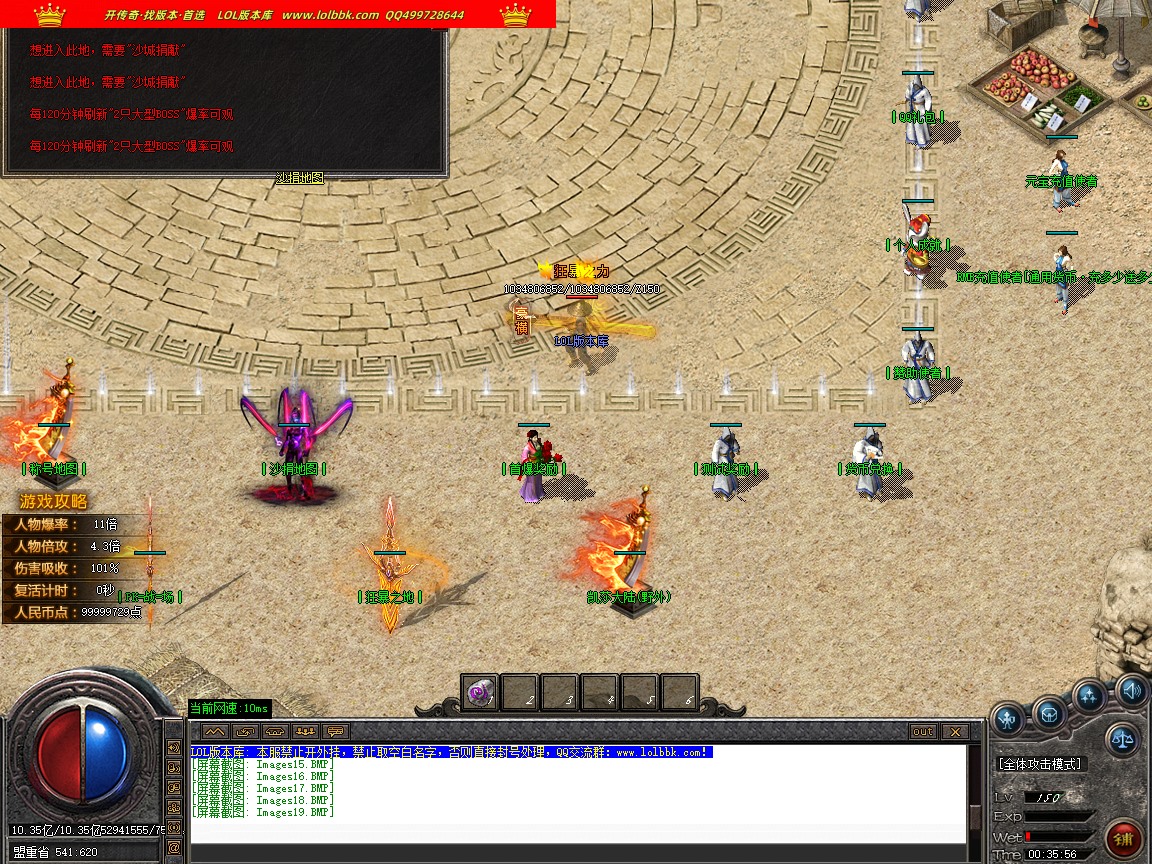This screenshot has height=864, width=1152.
Task: Click the speech bubble chat toolbar button
Action: [335, 732]
